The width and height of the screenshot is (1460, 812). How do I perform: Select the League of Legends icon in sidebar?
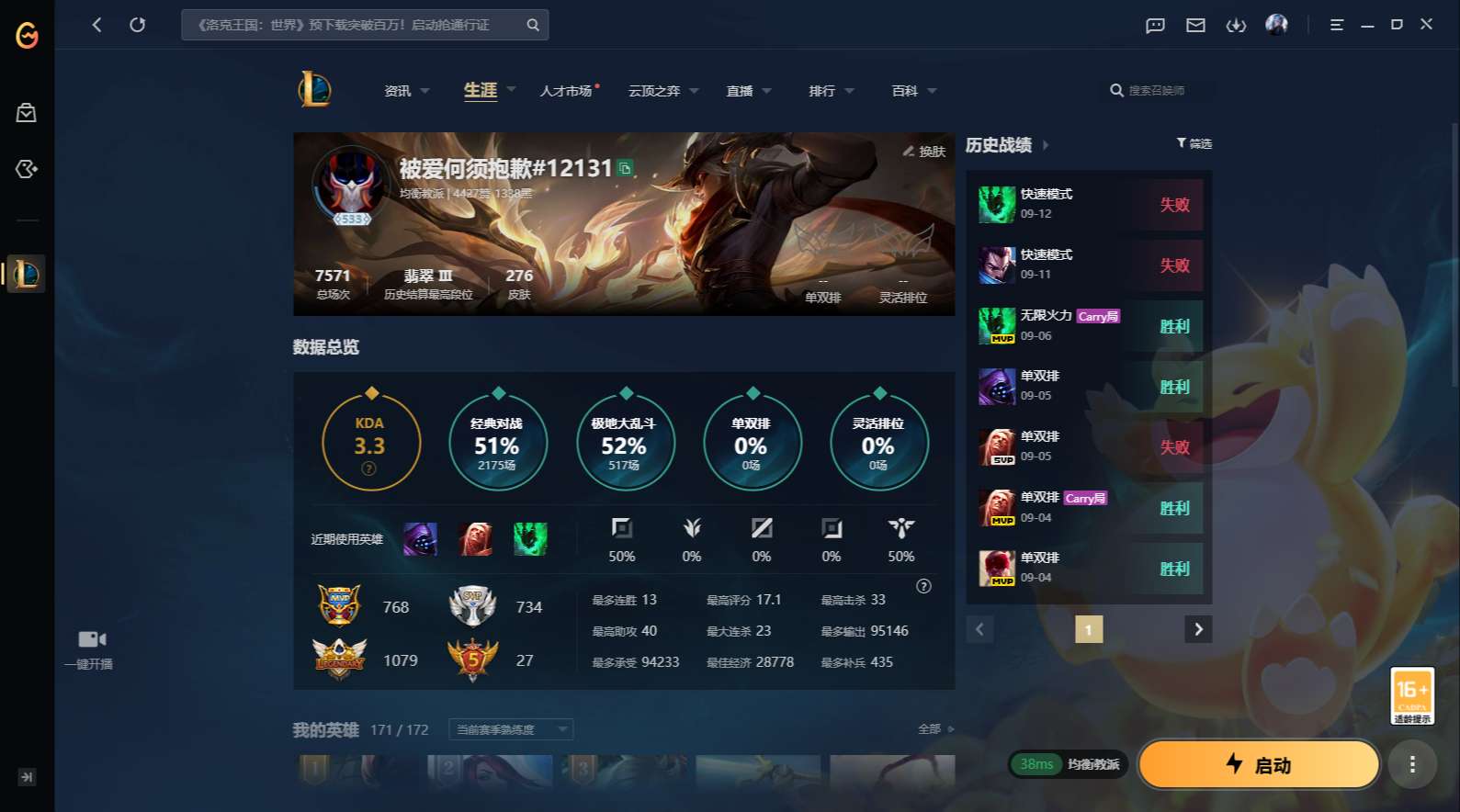click(27, 273)
